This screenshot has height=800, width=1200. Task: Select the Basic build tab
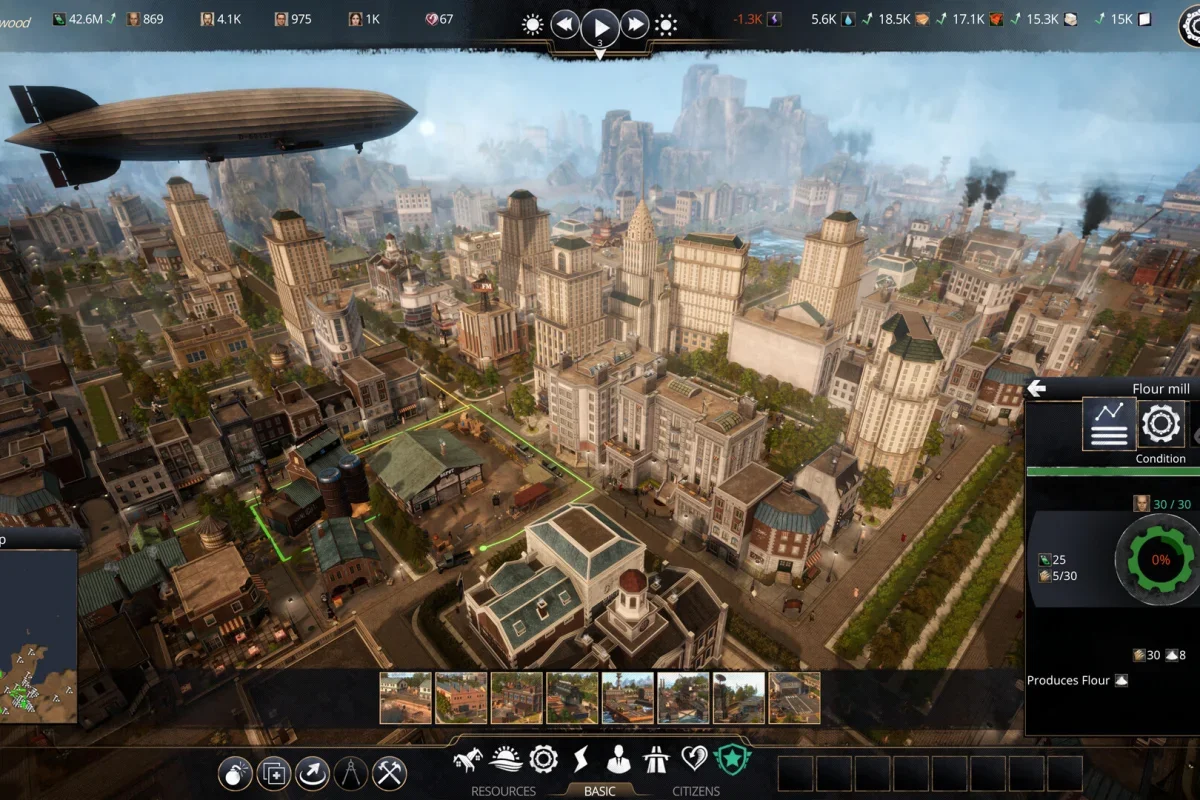pos(599,791)
